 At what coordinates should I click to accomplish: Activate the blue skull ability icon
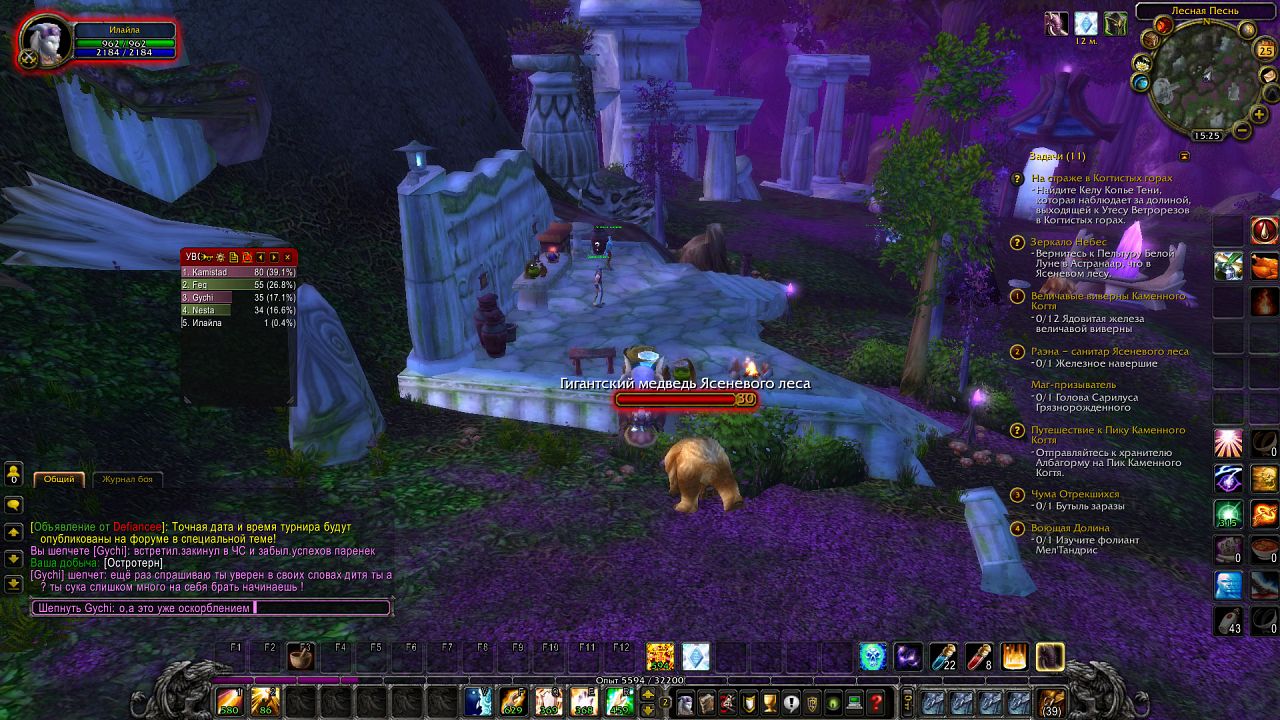click(x=873, y=656)
